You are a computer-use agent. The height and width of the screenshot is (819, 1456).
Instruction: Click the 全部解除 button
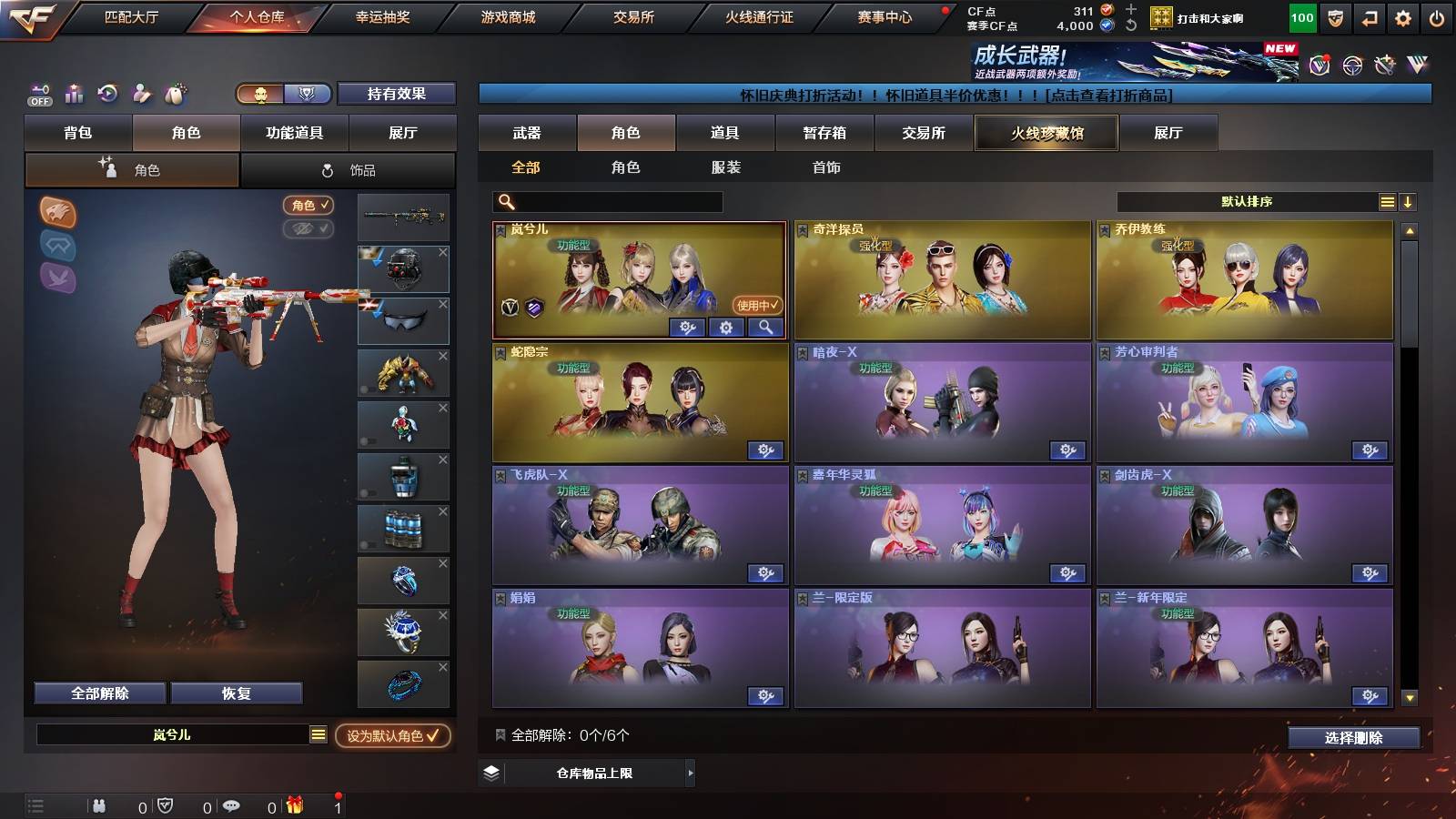tap(99, 693)
